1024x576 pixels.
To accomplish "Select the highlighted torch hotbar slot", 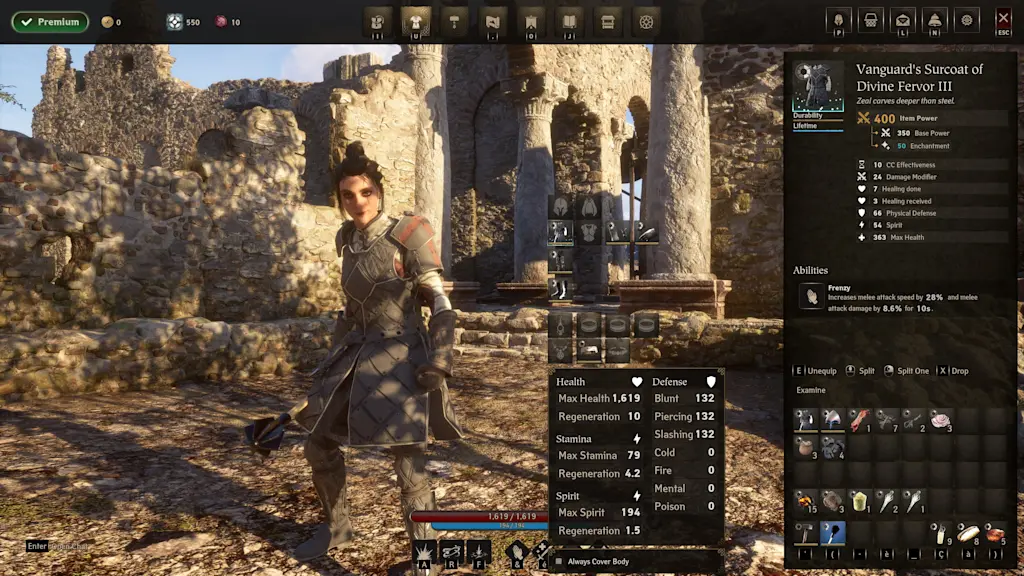I will click(833, 533).
